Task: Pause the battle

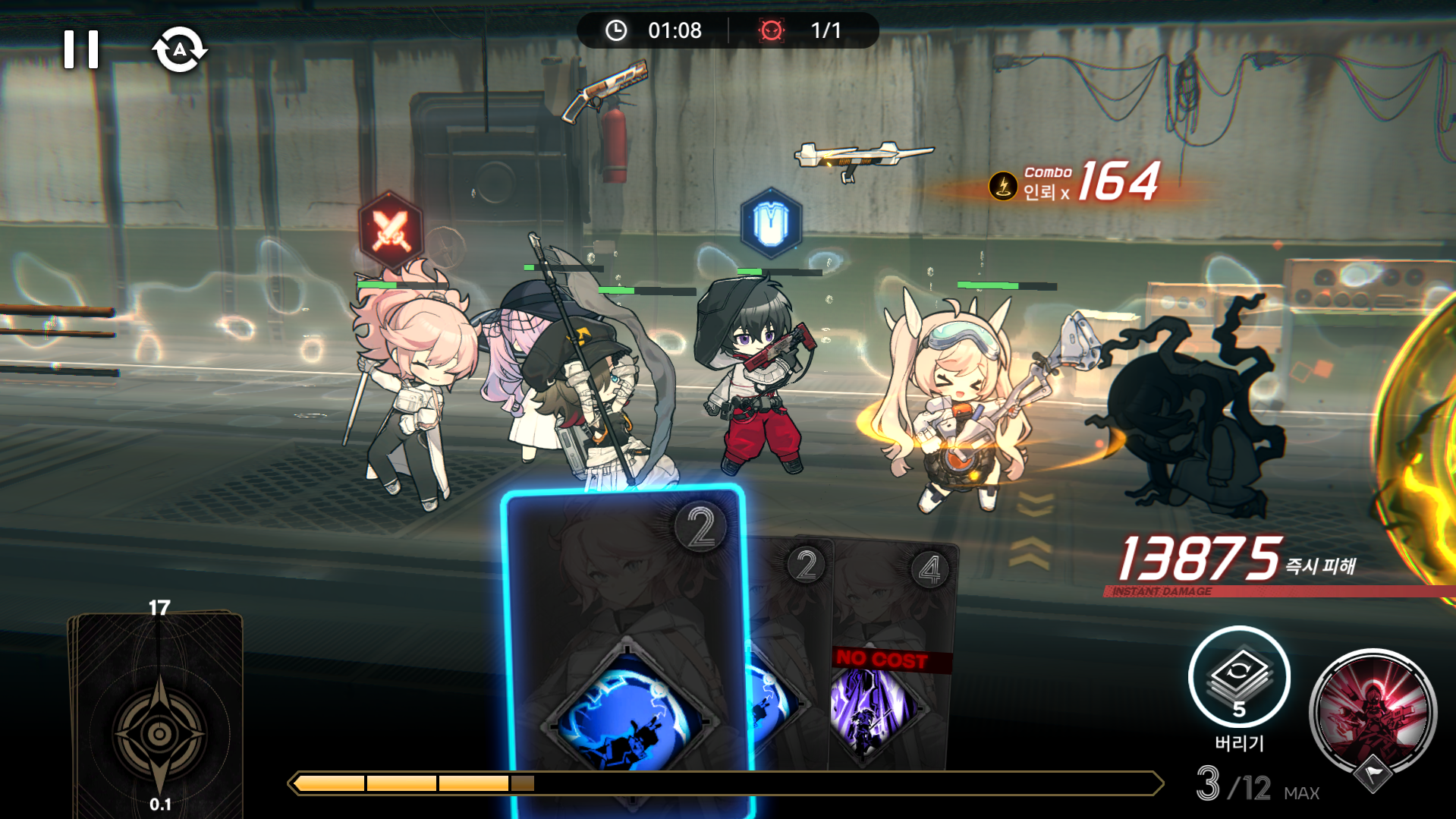Action: [81, 50]
